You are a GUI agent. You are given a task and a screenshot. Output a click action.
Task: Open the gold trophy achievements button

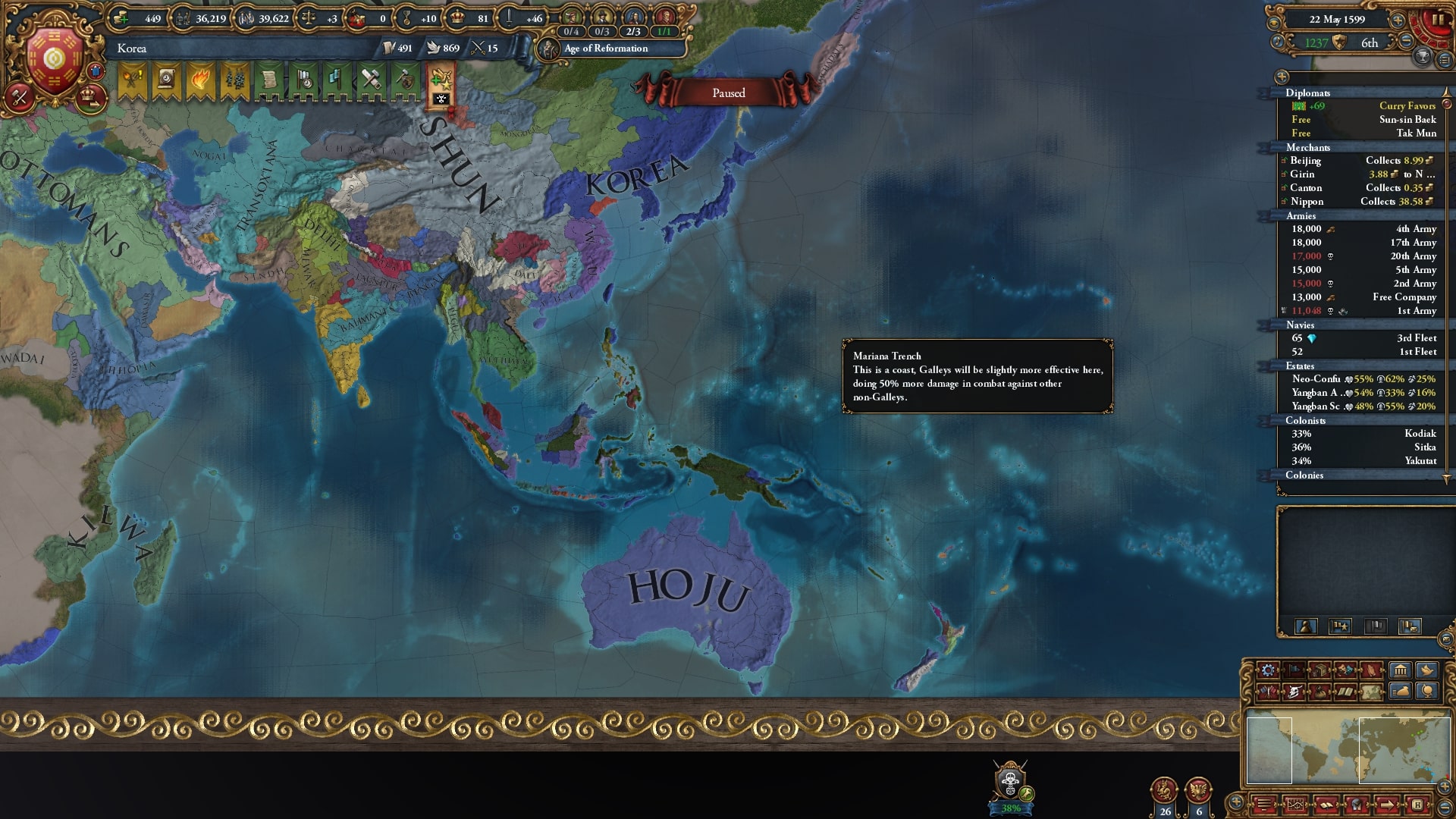pyautogui.click(x=1423, y=57)
